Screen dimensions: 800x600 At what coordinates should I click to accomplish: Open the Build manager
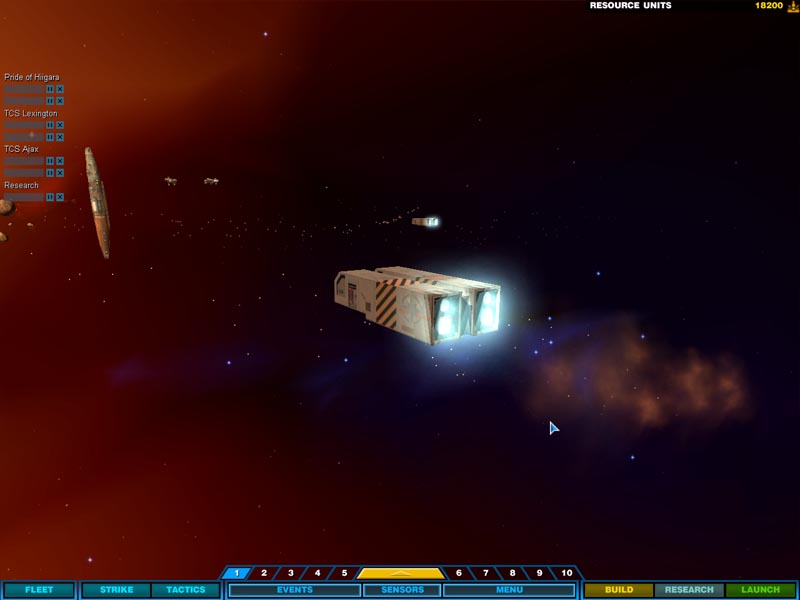pos(619,590)
